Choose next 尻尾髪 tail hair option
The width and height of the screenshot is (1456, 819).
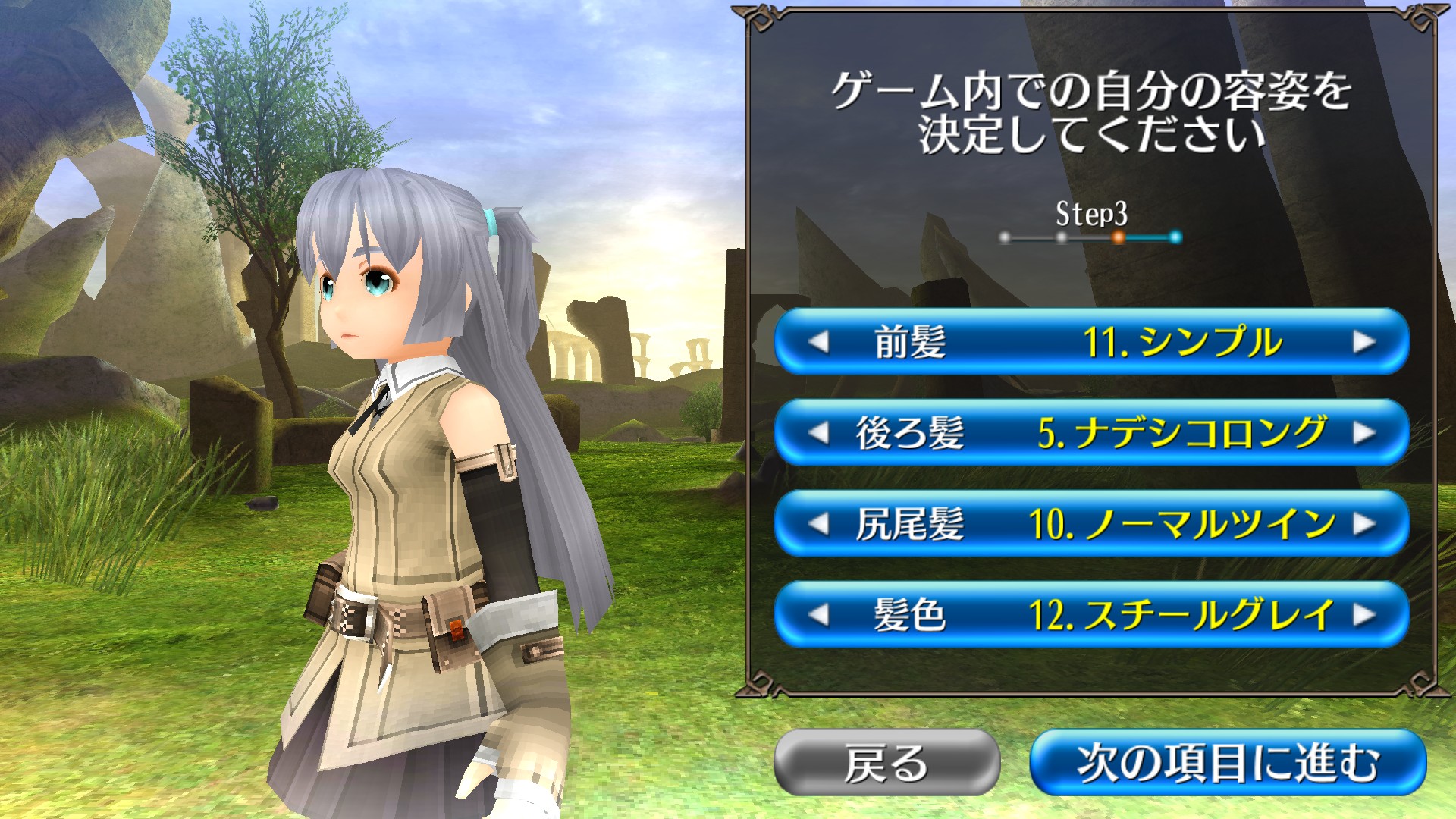tap(1363, 524)
